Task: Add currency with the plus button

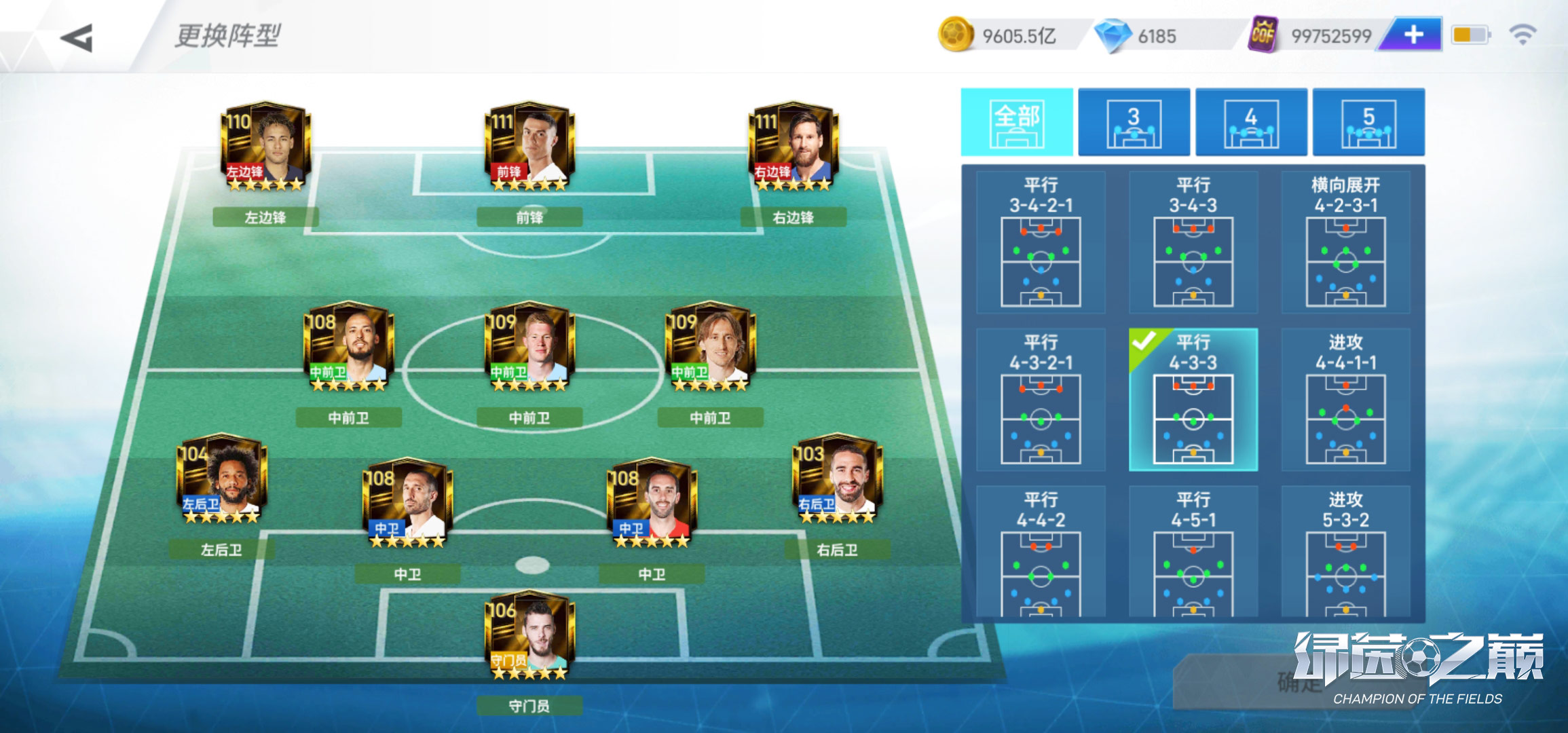Action: point(1413,35)
